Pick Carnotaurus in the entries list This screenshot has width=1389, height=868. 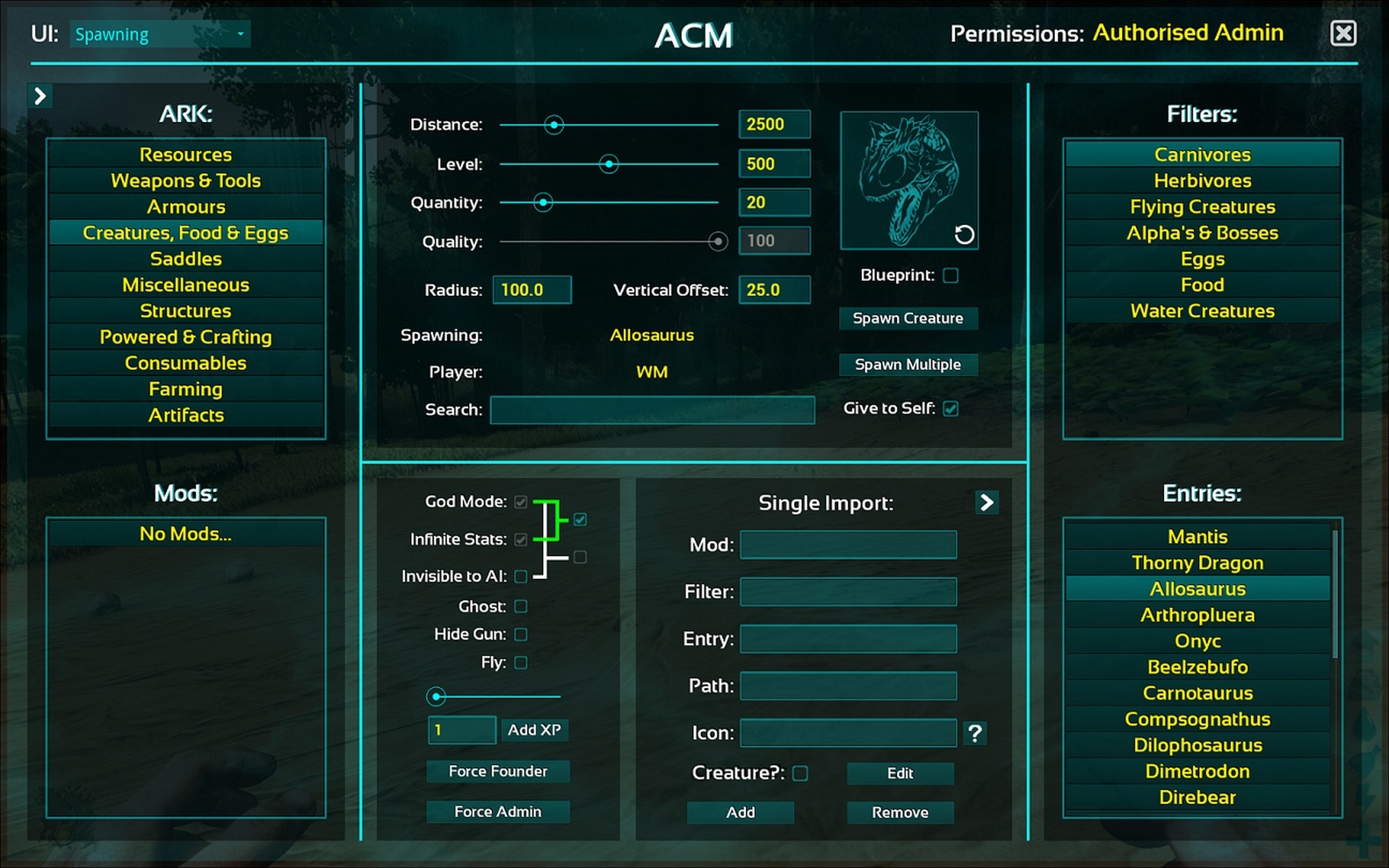[1197, 693]
